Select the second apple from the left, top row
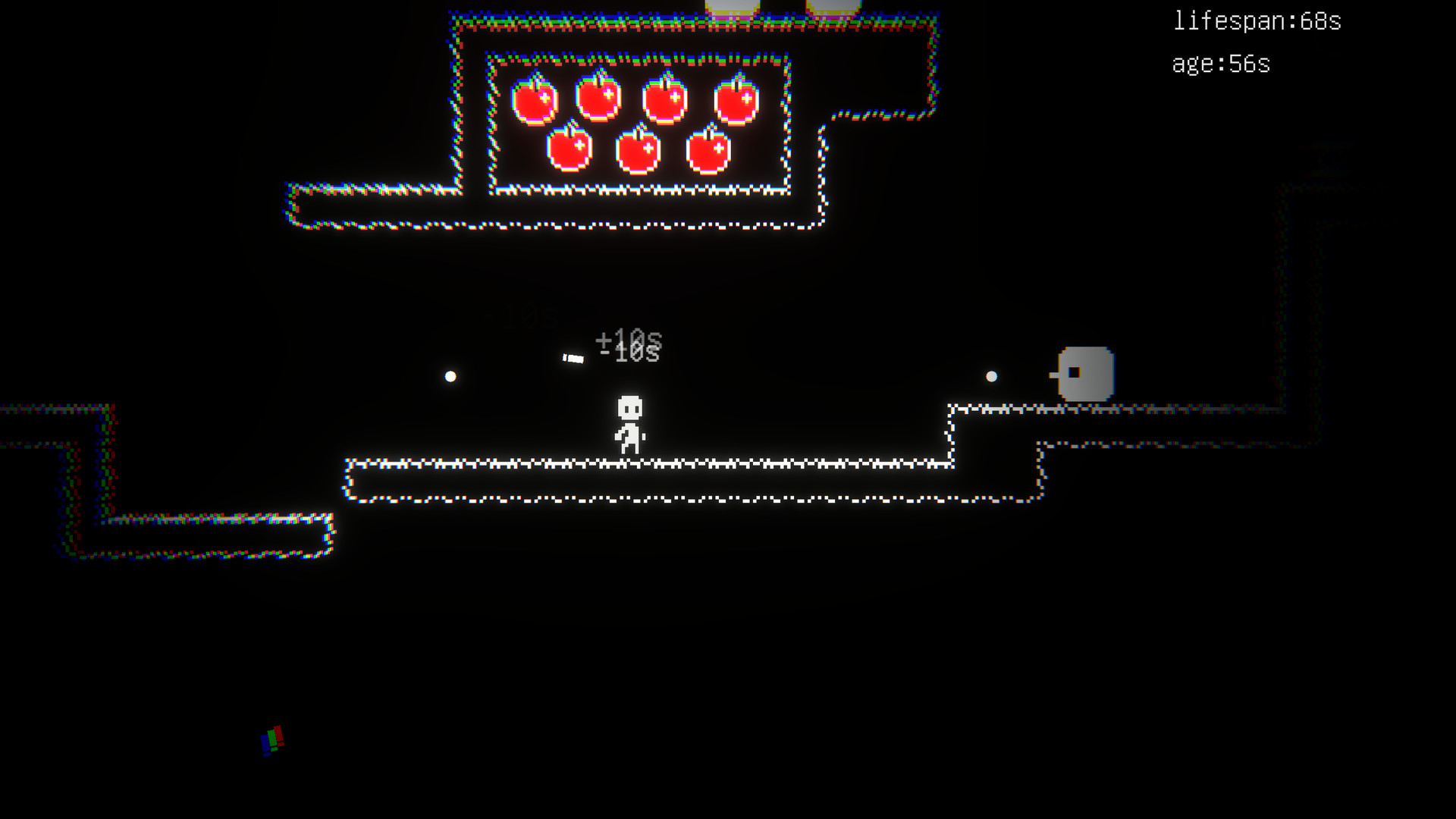The image size is (1456, 819). (599, 100)
